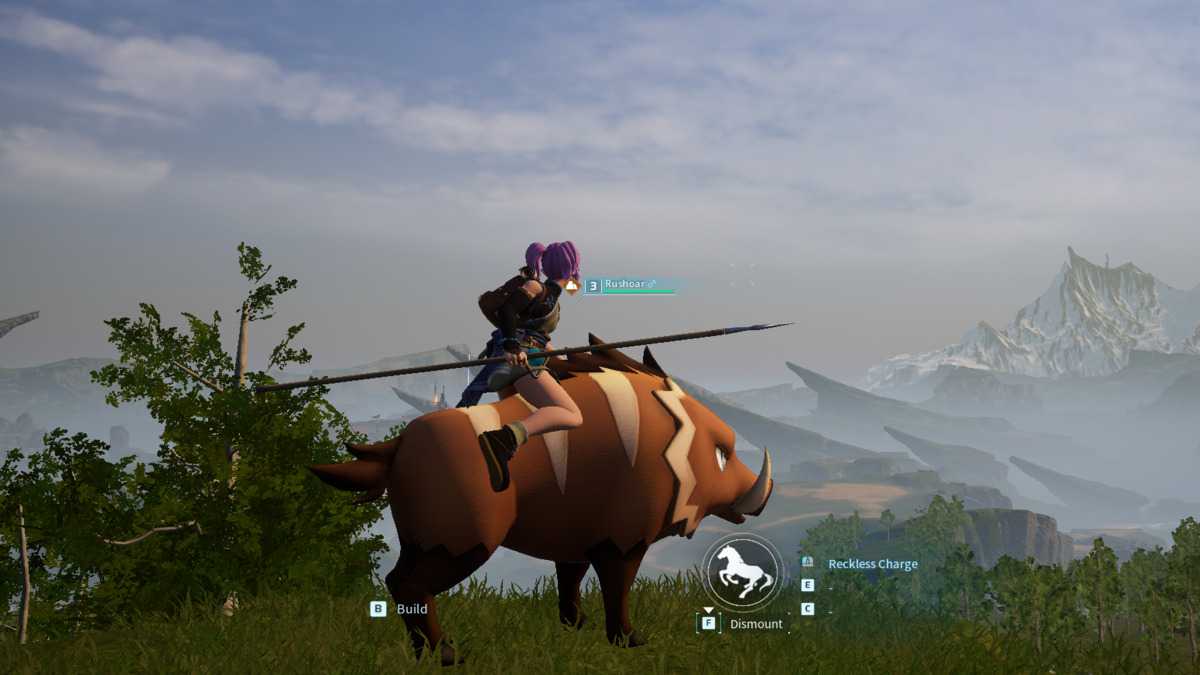Activate the Reckless Charge skill
The height and width of the screenshot is (675, 1200).
click(x=872, y=564)
